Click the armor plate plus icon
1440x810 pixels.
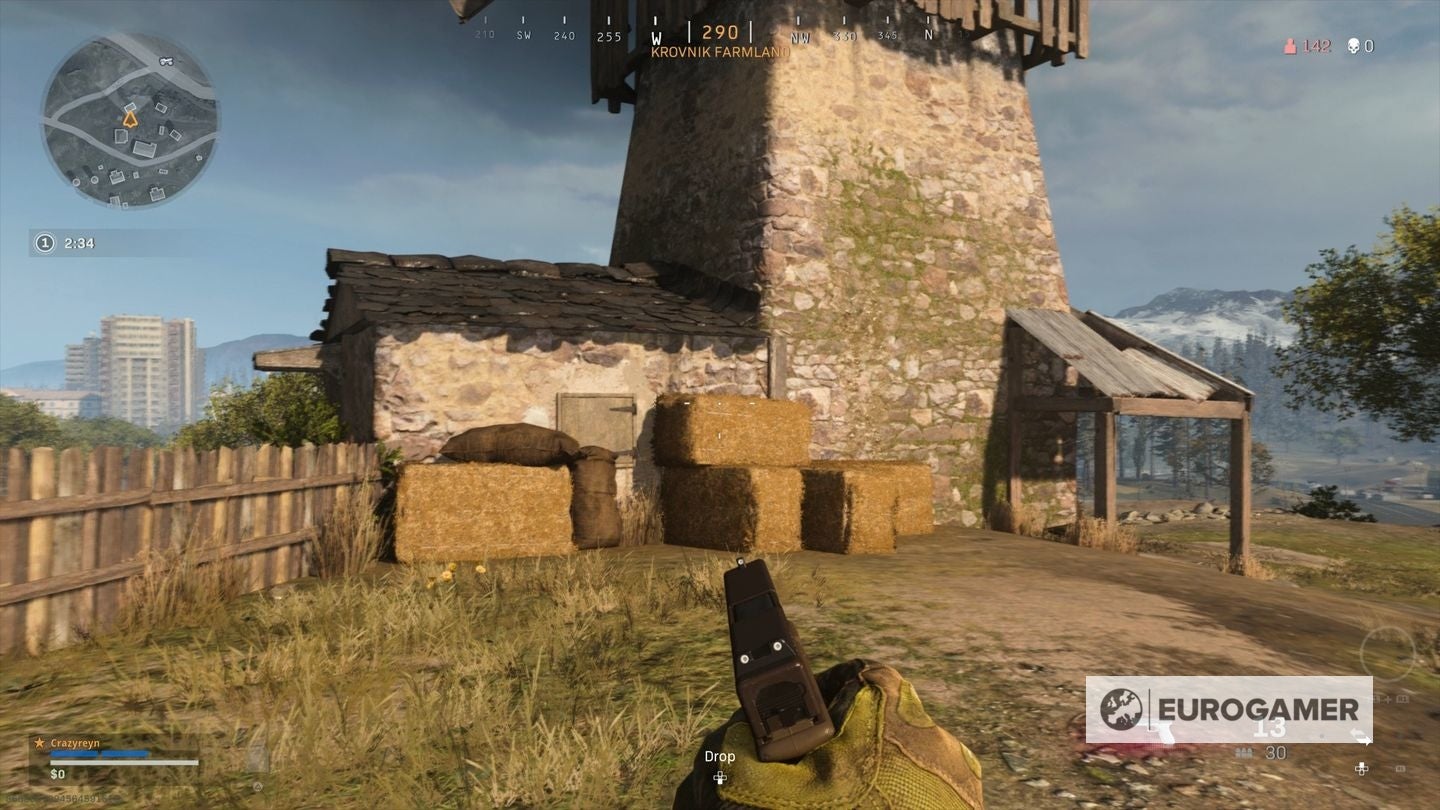[1387, 699]
